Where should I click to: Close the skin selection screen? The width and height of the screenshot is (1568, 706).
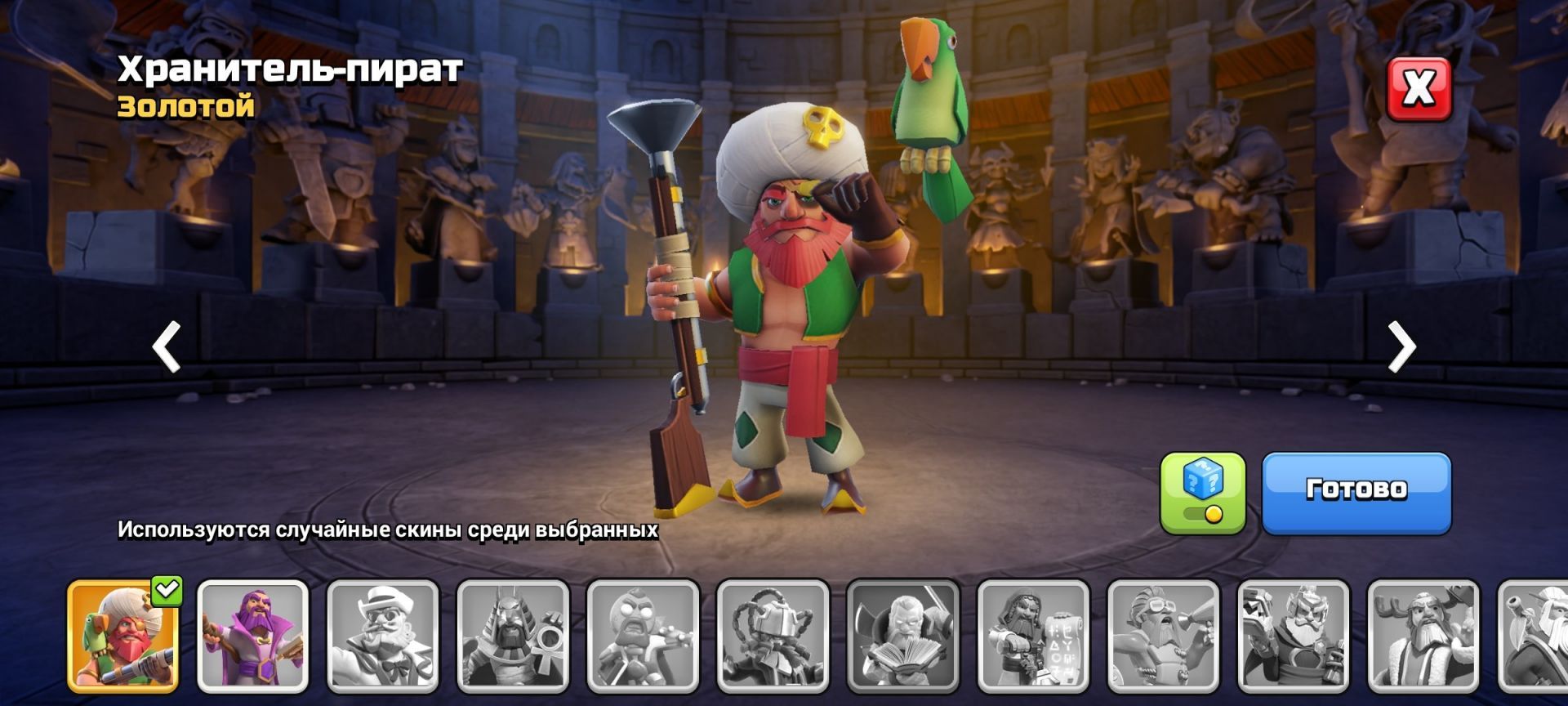tap(1419, 88)
